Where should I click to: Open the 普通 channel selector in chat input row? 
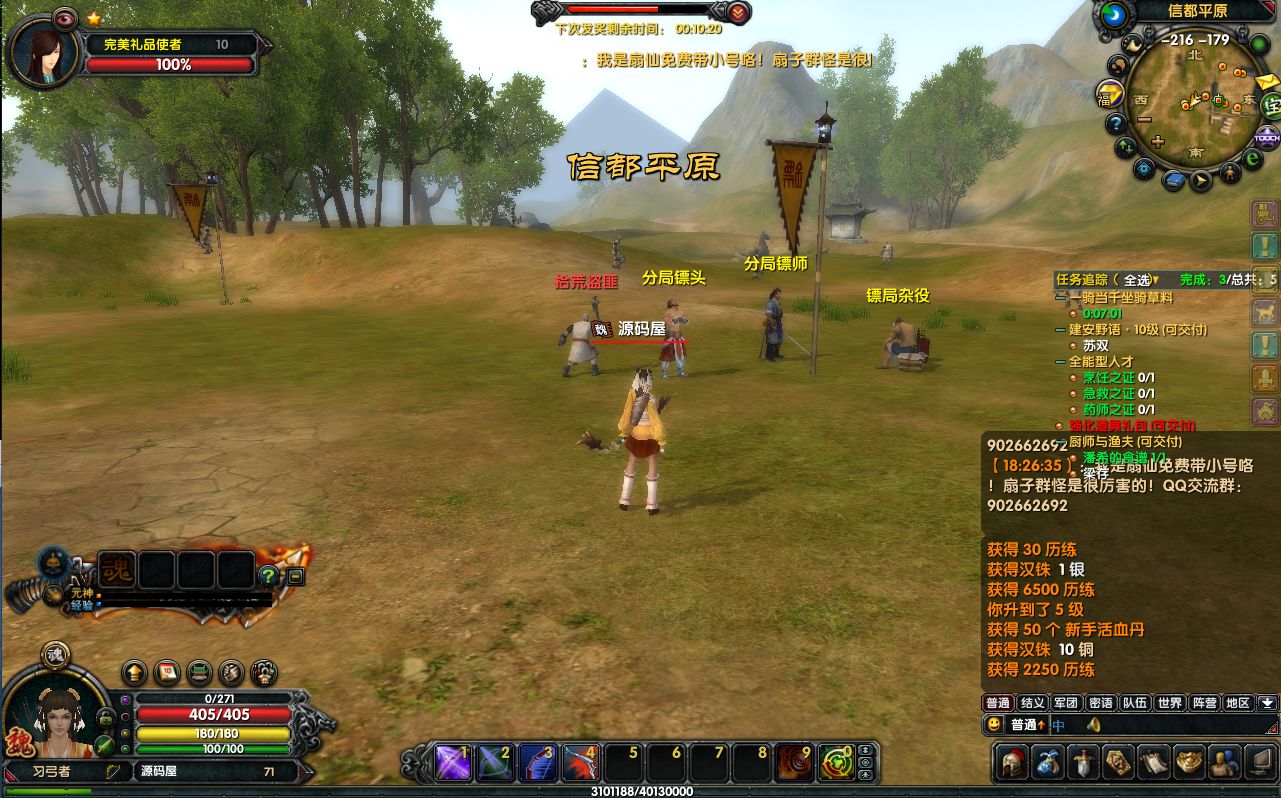[x=1028, y=725]
